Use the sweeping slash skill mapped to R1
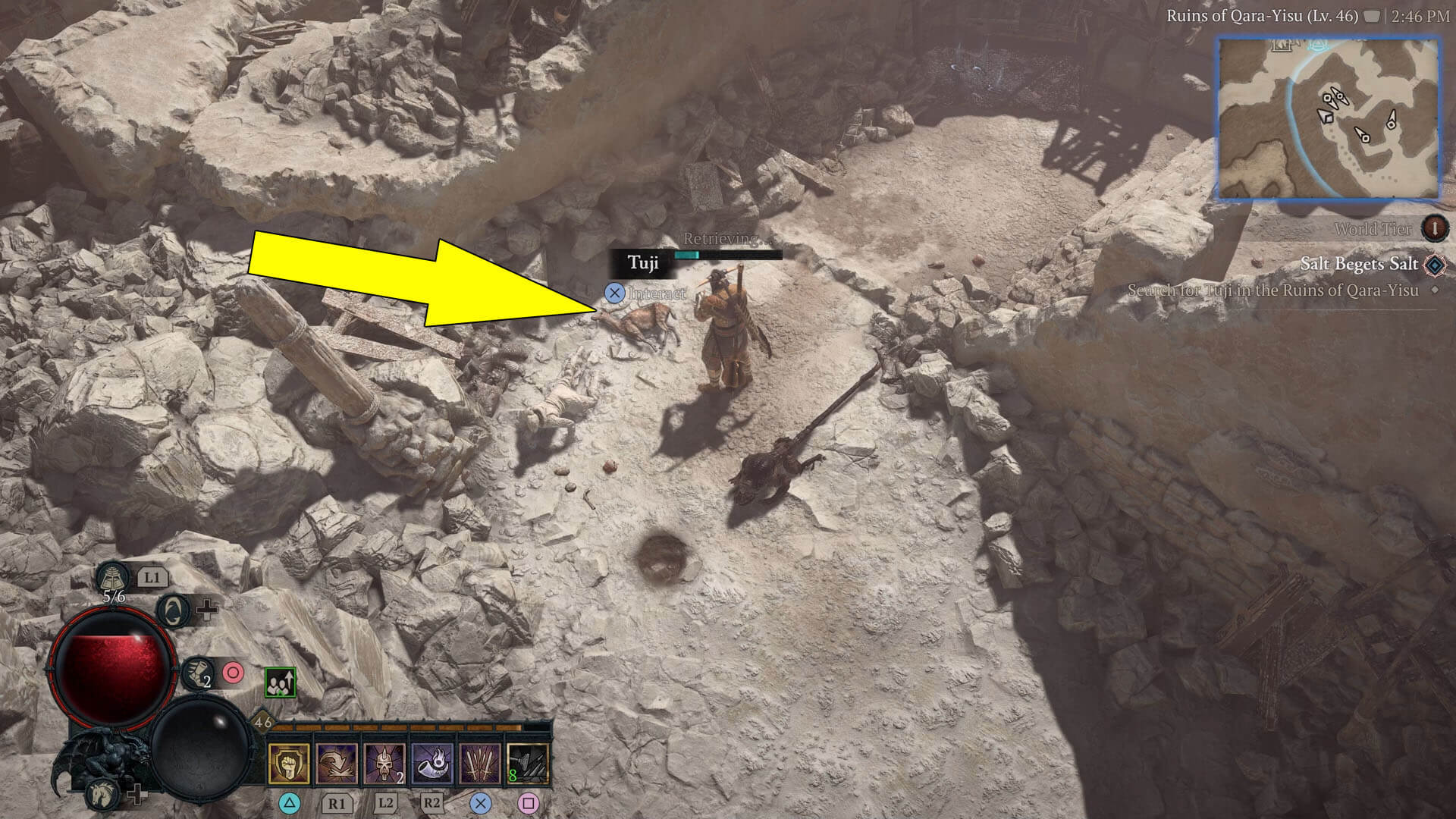 pyautogui.click(x=337, y=764)
